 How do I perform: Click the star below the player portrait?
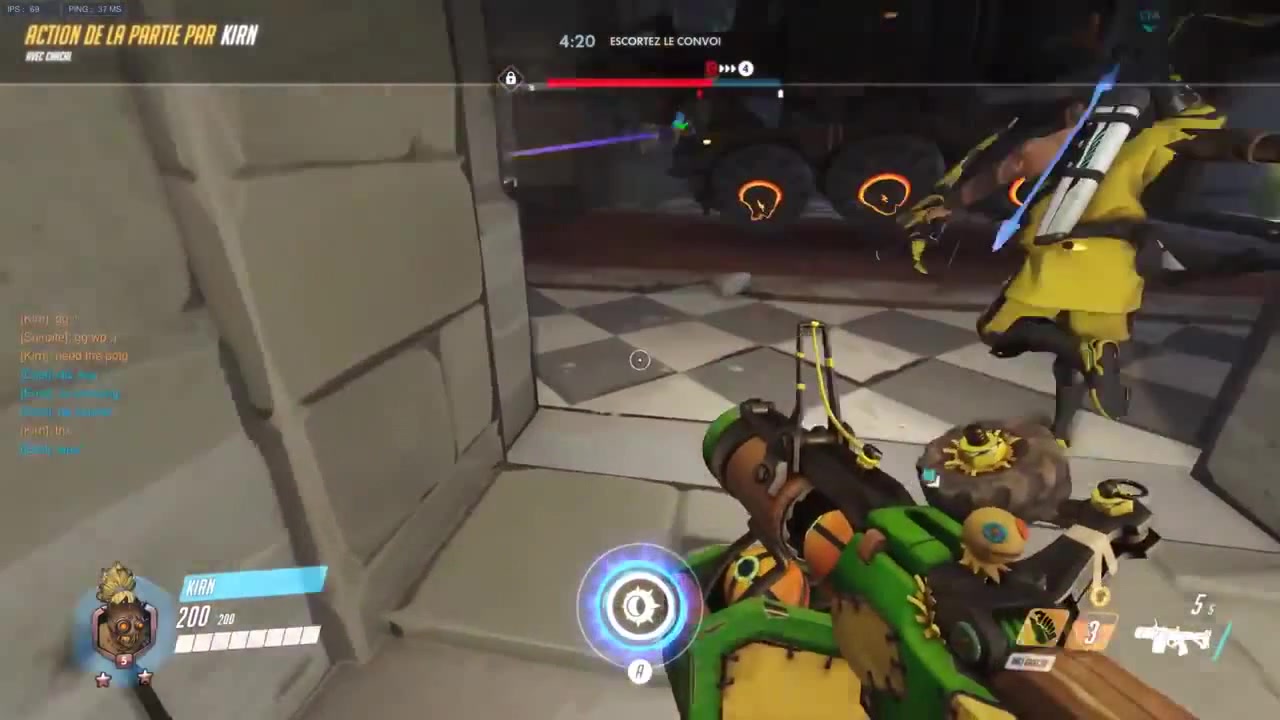tap(103, 677)
